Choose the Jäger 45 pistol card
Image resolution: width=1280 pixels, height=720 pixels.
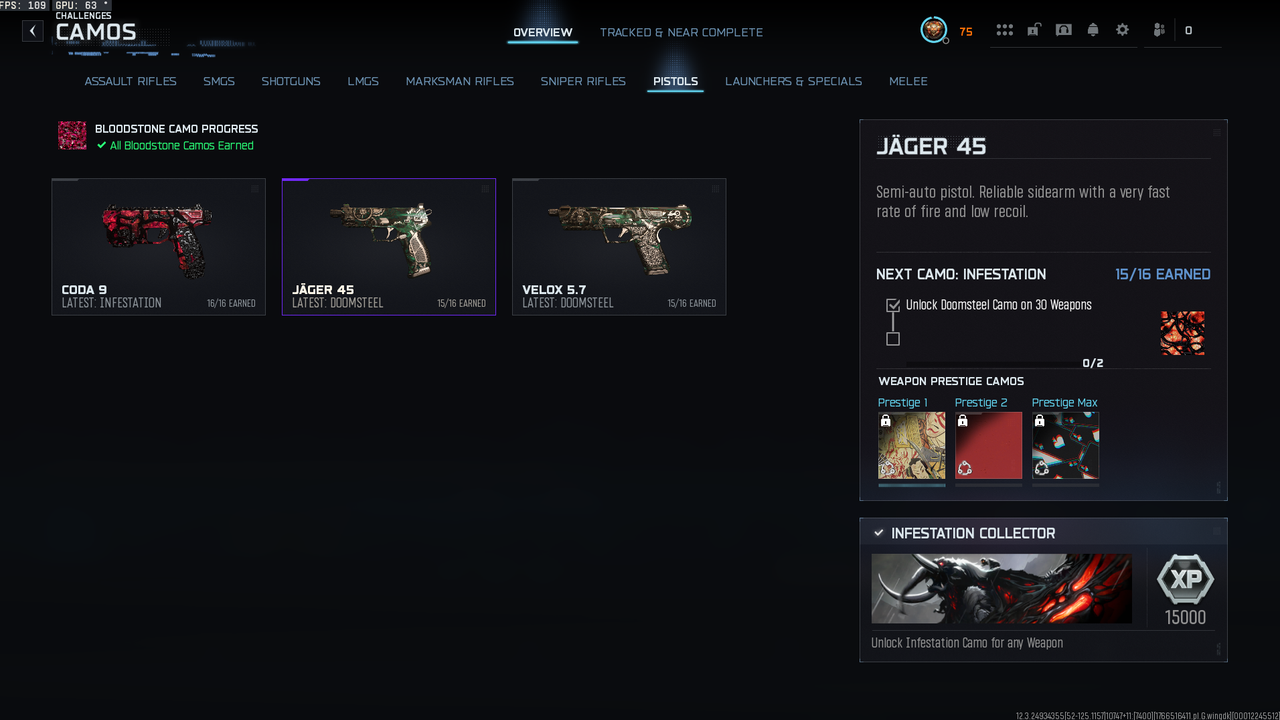click(388, 247)
